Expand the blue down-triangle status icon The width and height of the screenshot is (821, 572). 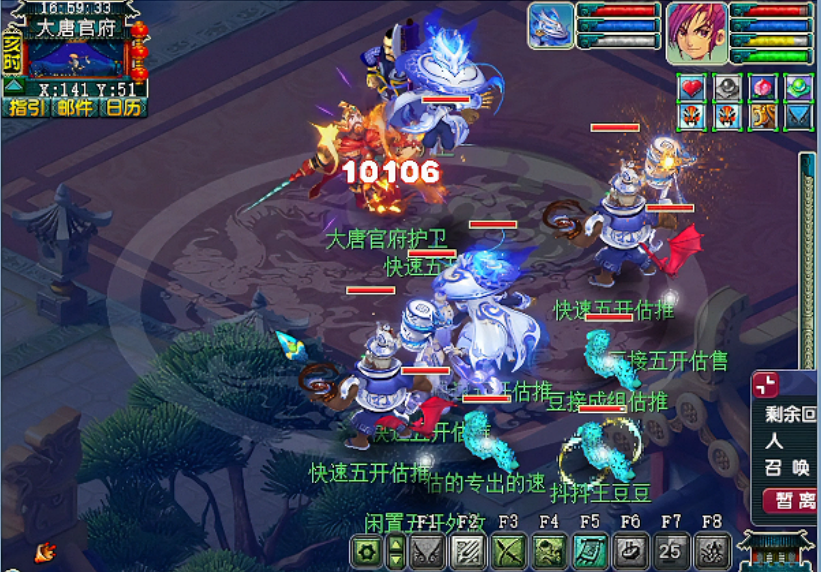(797, 117)
